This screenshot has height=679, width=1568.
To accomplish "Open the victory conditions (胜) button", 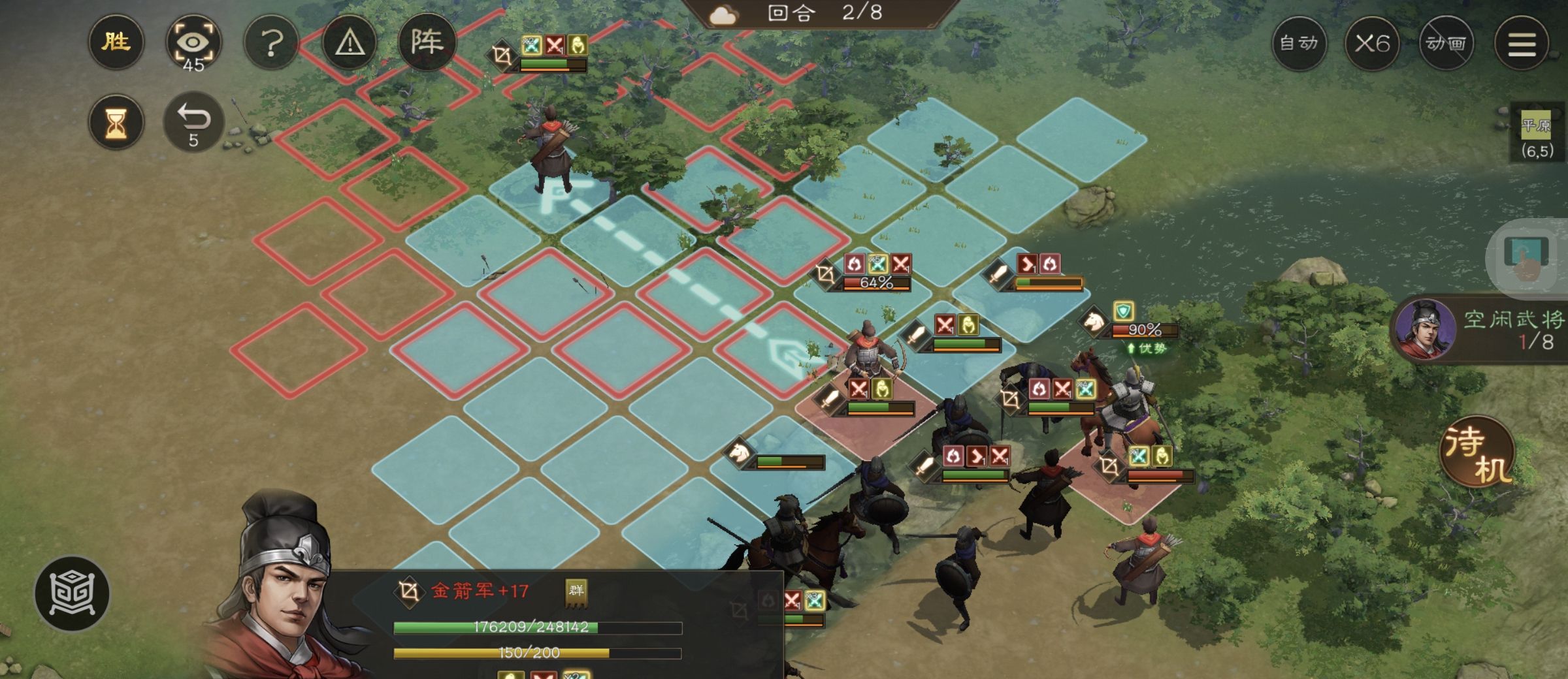I will [x=116, y=43].
